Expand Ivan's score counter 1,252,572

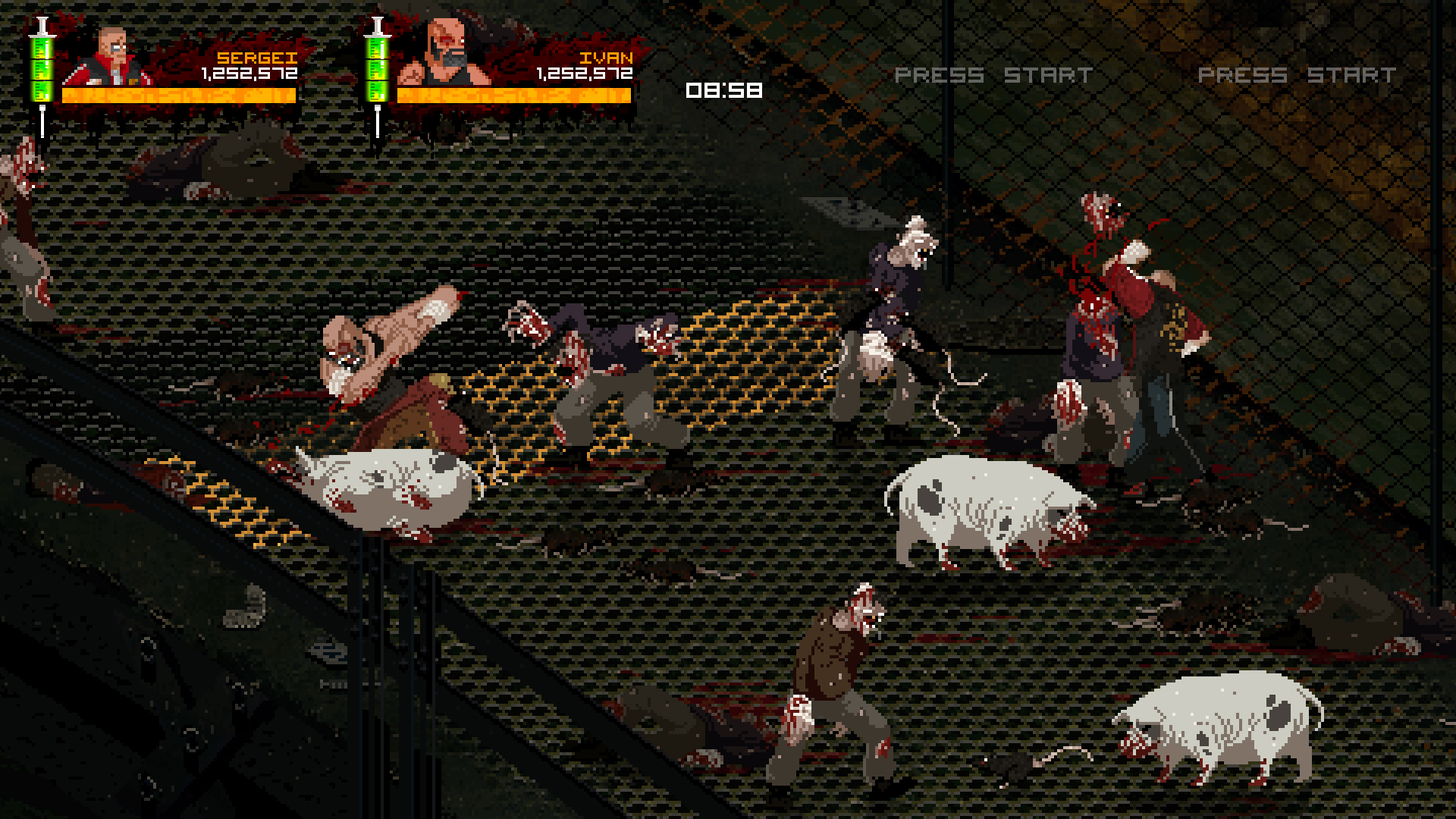(x=584, y=74)
